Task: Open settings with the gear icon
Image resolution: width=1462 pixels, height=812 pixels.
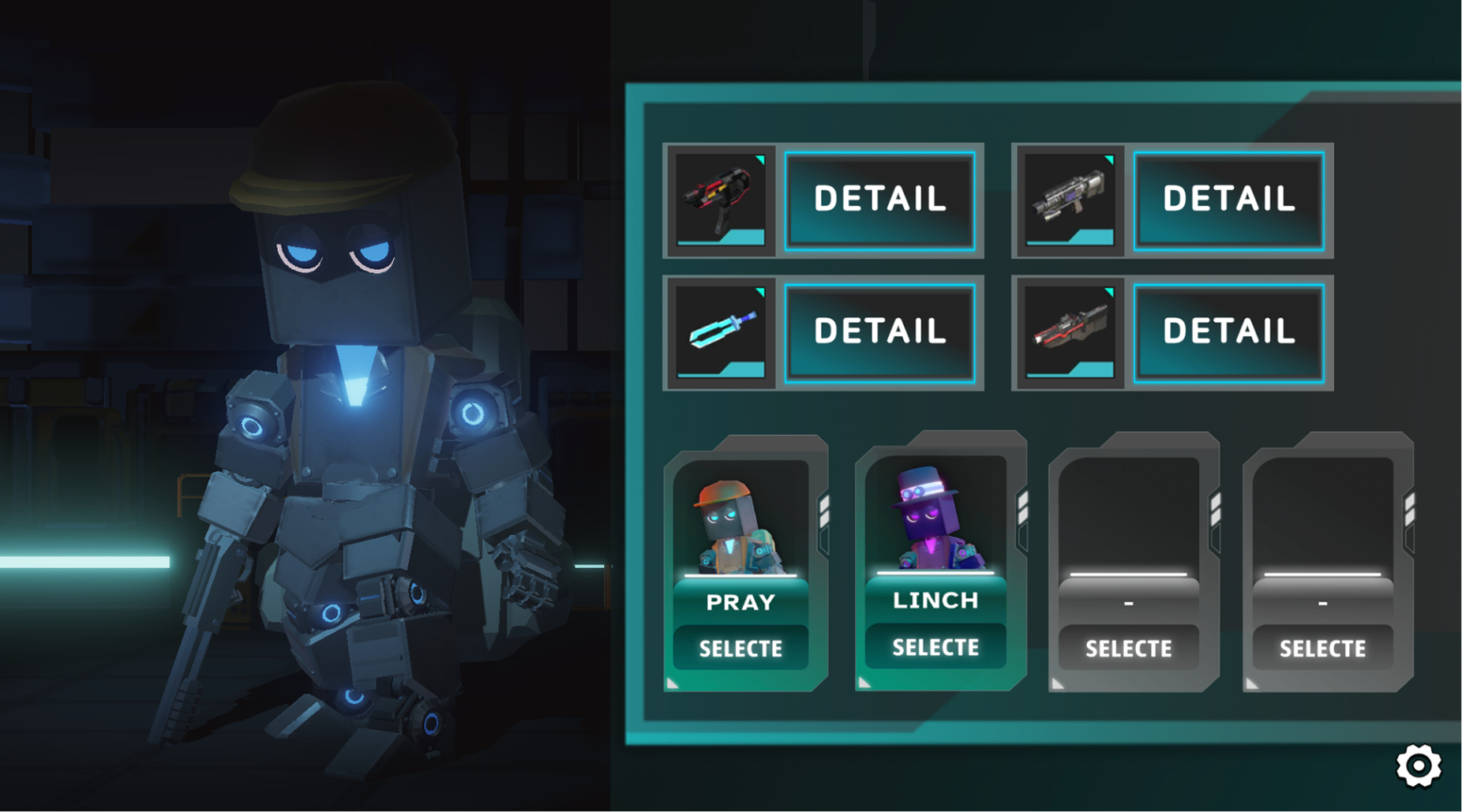Action: [1418, 765]
